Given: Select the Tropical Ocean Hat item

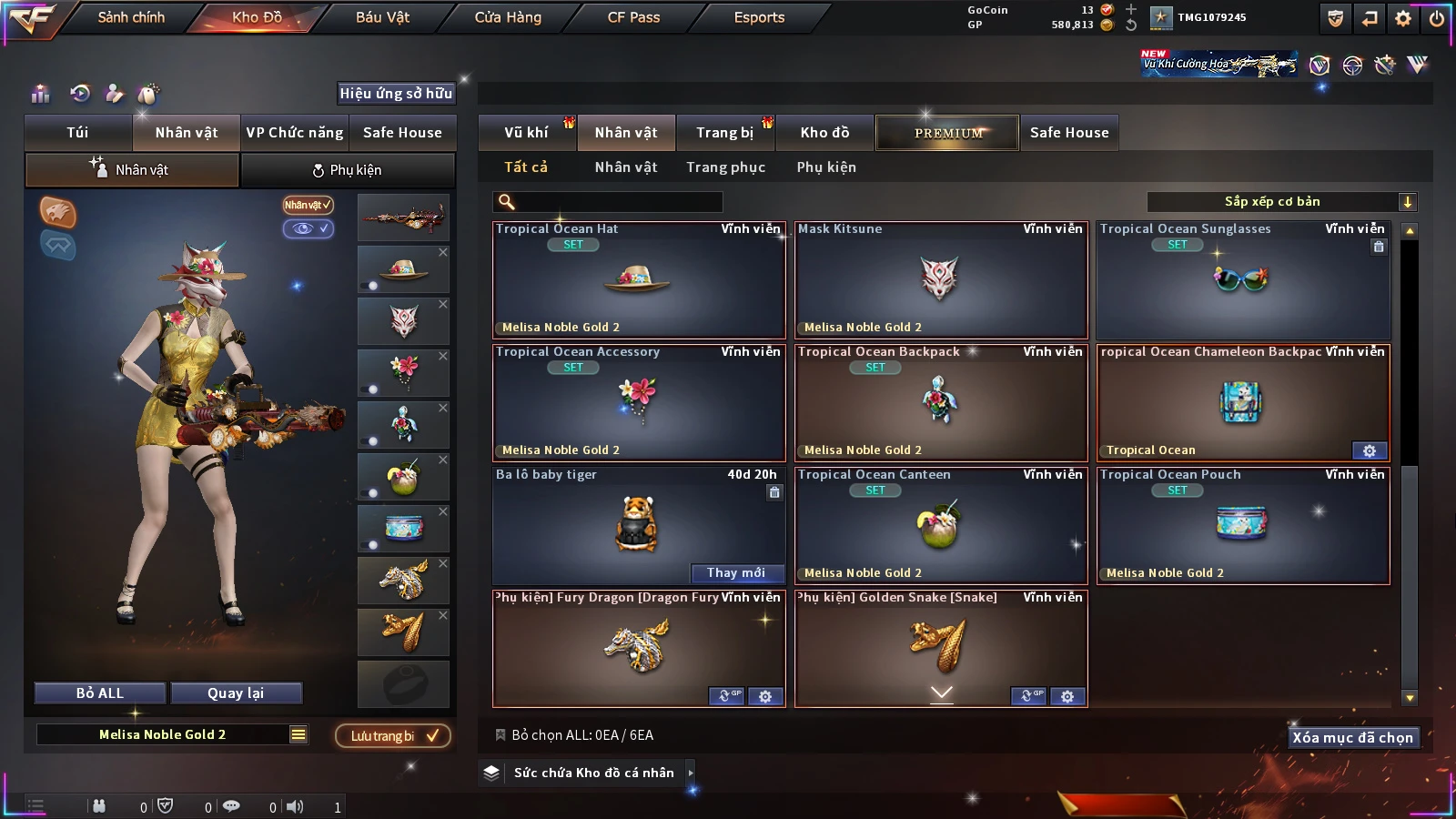Looking at the screenshot, I should (x=638, y=280).
